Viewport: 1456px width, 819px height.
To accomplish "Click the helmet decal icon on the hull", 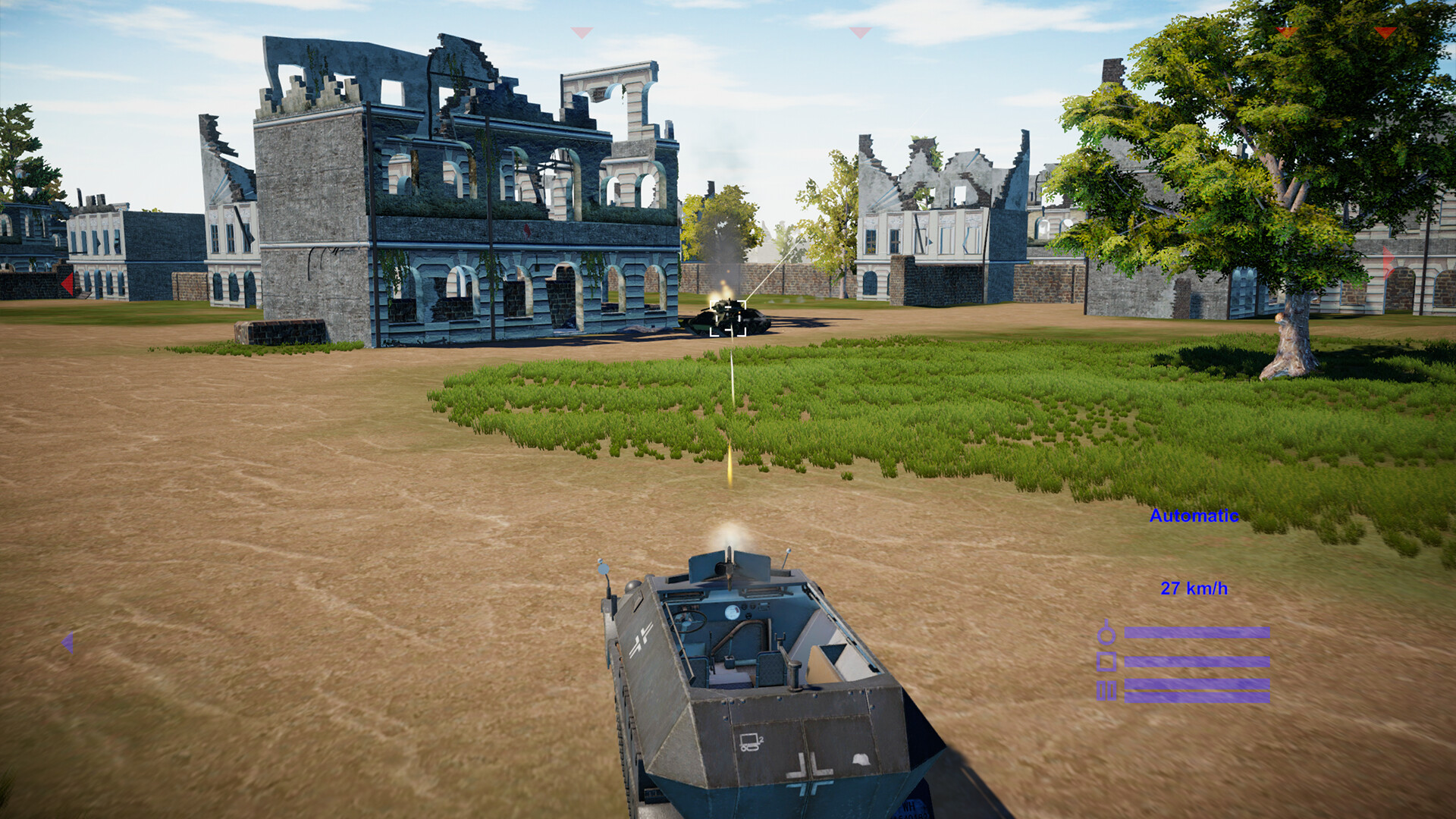I will coord(861,758).
